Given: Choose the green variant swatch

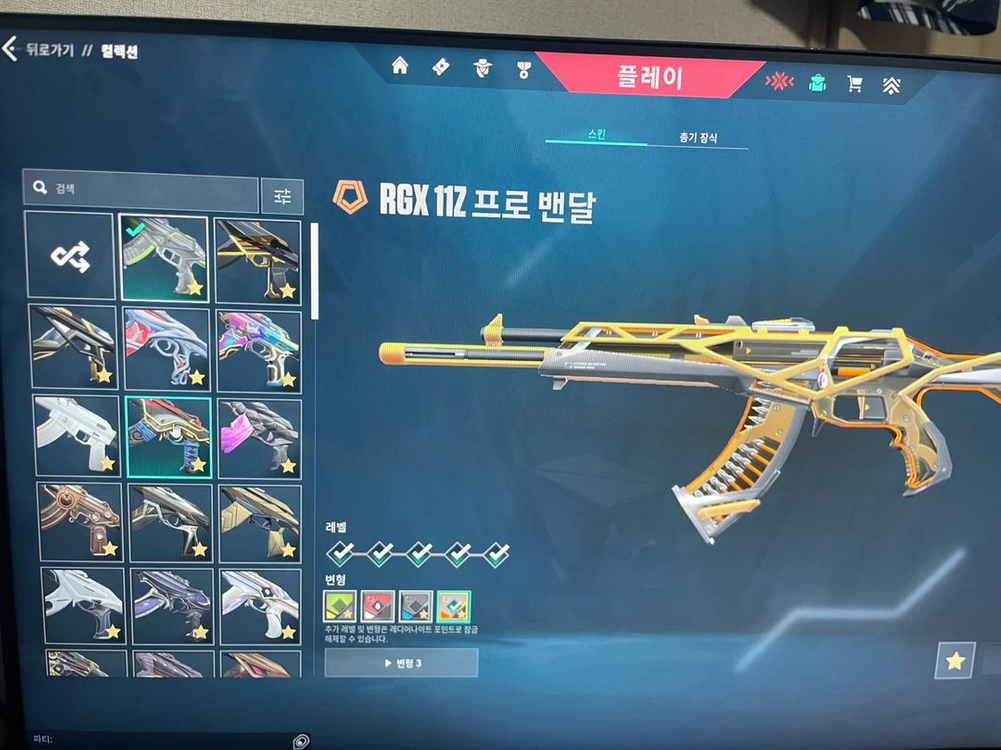Looking at the screenshot, I should [x=340, y=605].
